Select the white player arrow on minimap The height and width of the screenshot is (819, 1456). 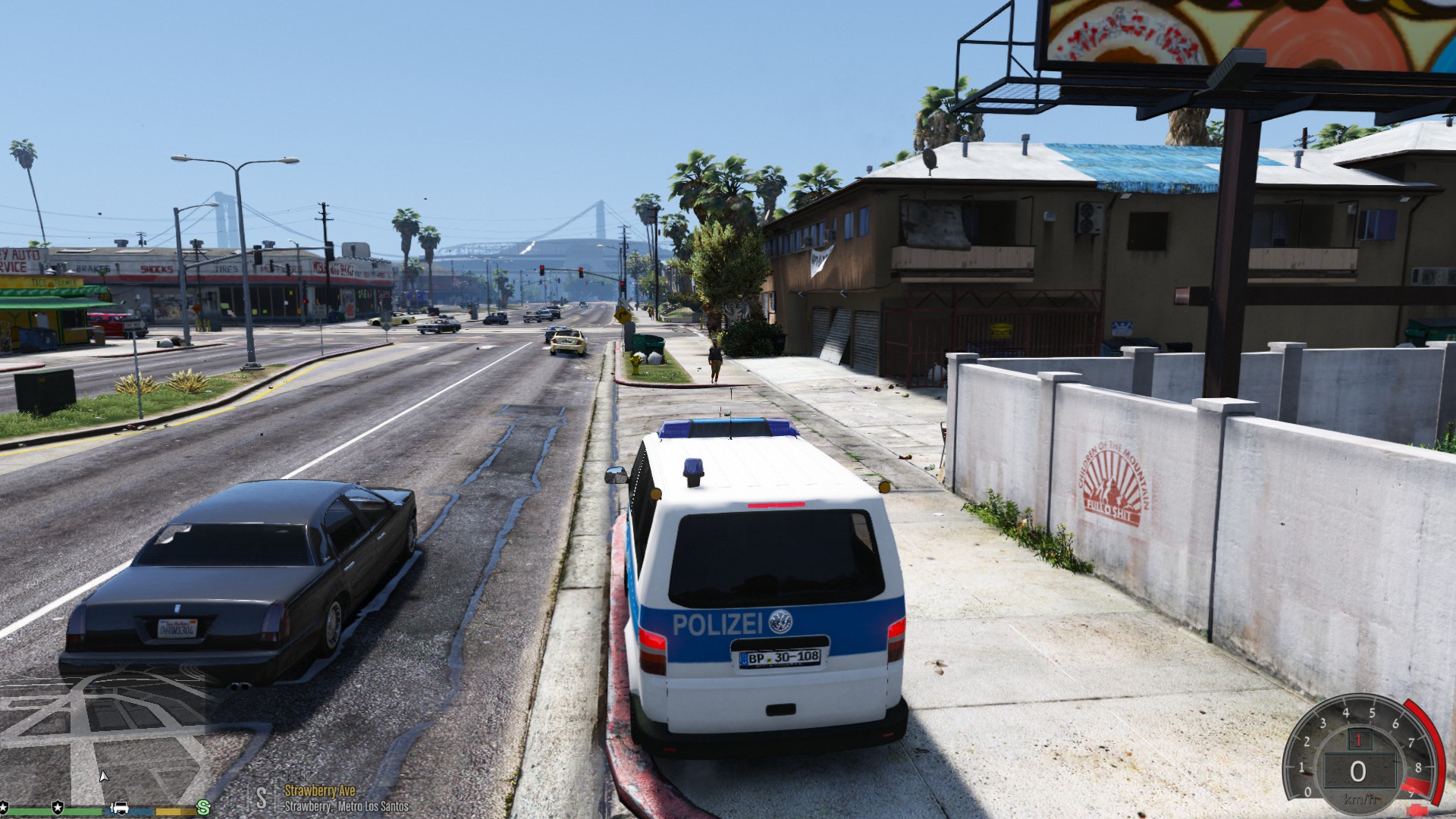coord(104,776)
